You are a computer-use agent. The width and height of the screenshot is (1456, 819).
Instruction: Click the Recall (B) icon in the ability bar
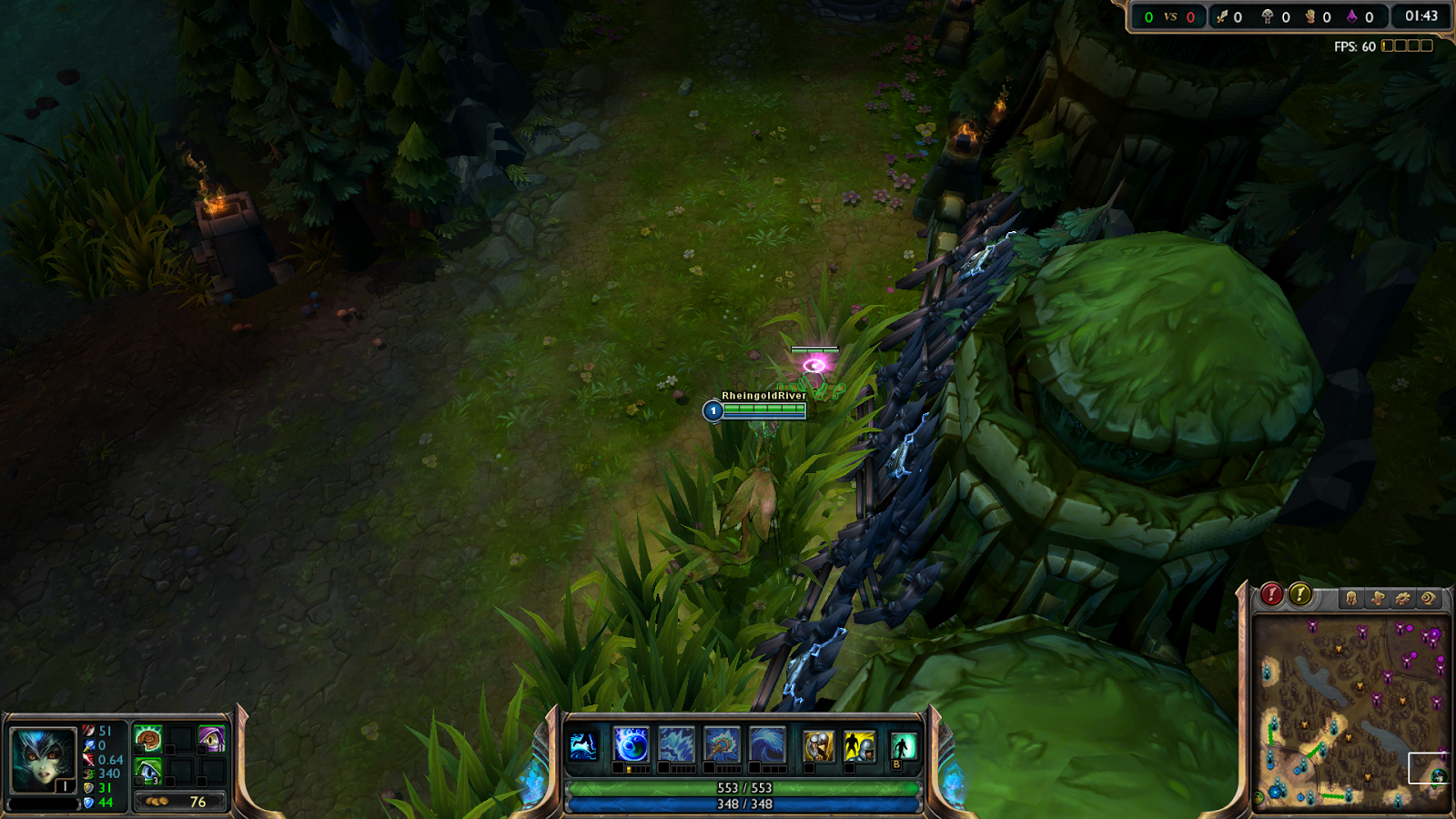click(x=902, y=743)
